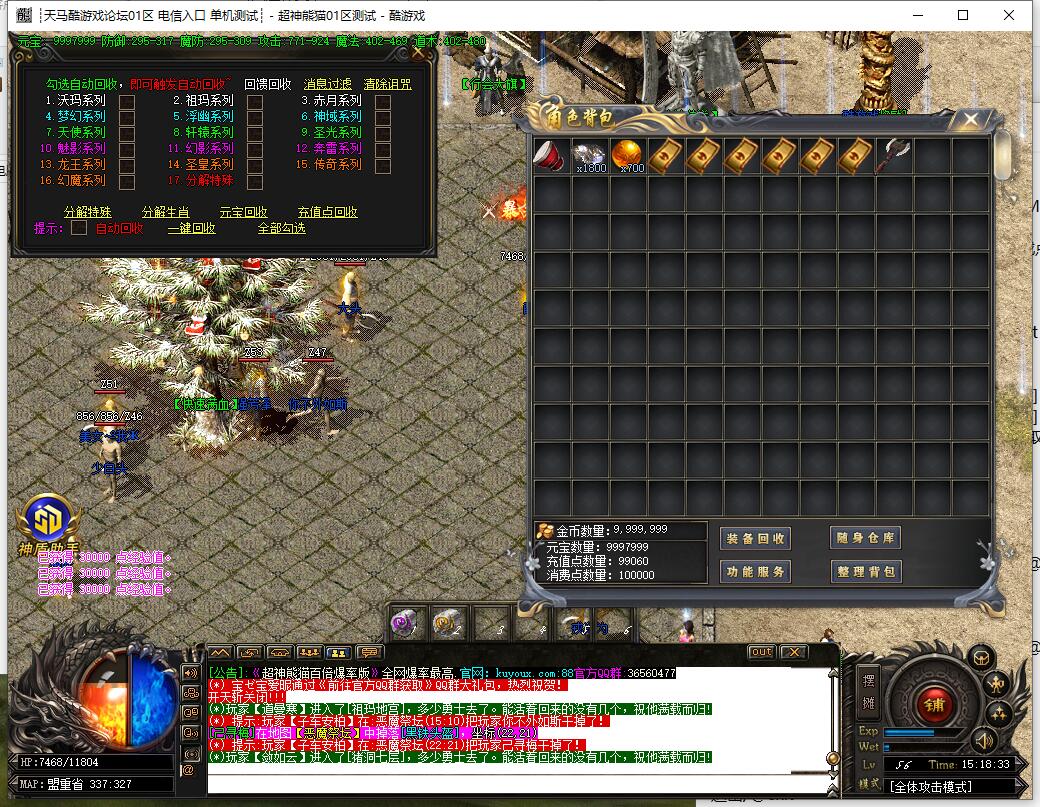The image size is (1040, 807).
Task: Maximize the game window
Action: pyautogui.click(x=963, y=15)
